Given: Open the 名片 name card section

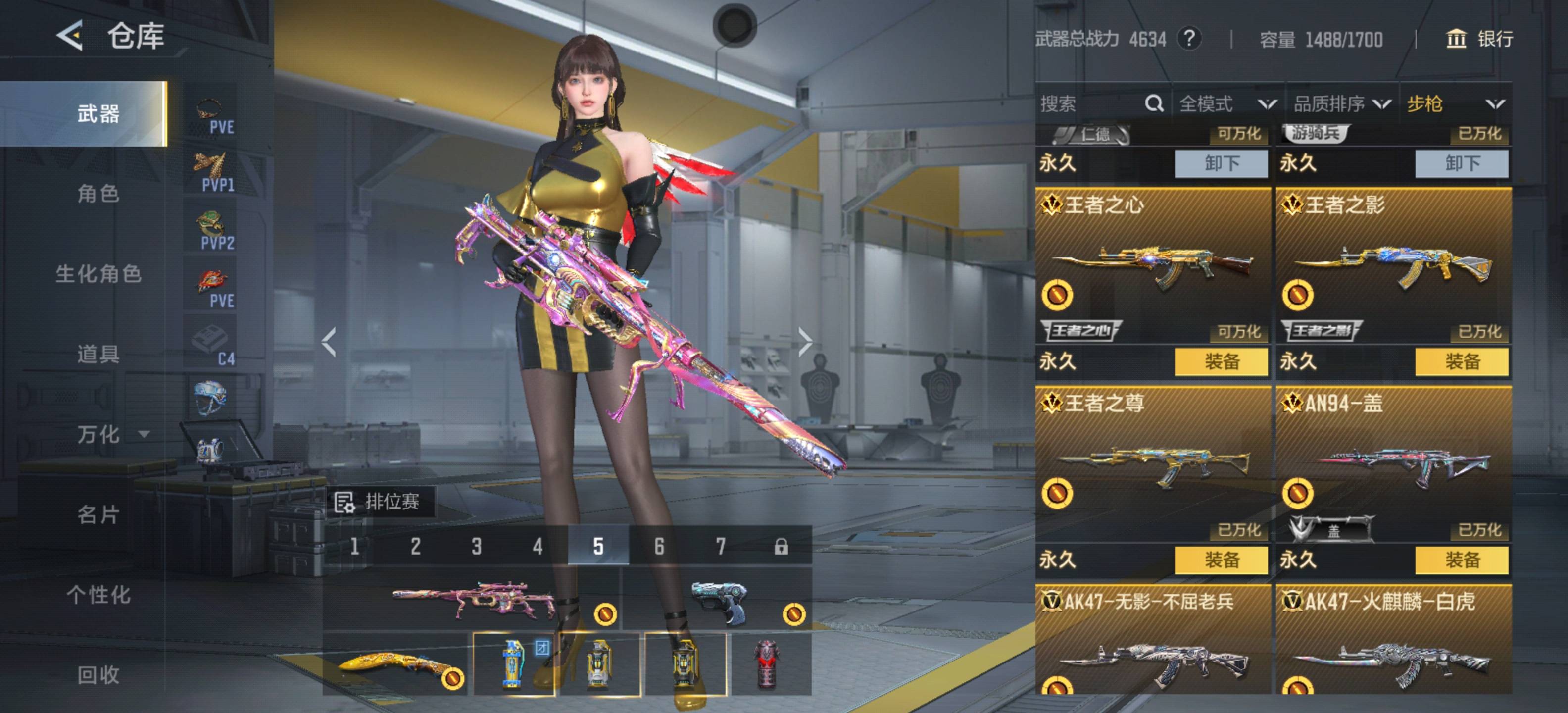Looking at the screenshot, I should coord(98,514).
